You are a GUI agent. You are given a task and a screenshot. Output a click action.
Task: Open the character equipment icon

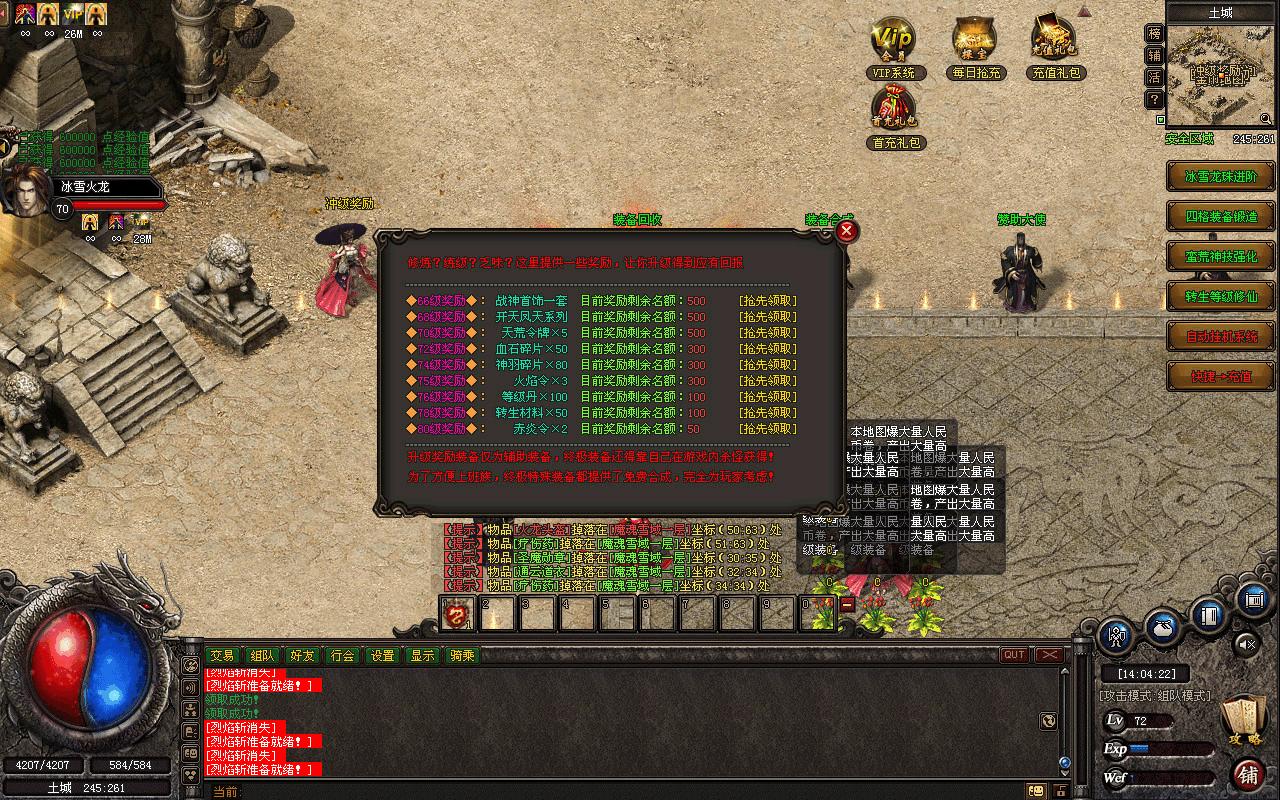1117,635
